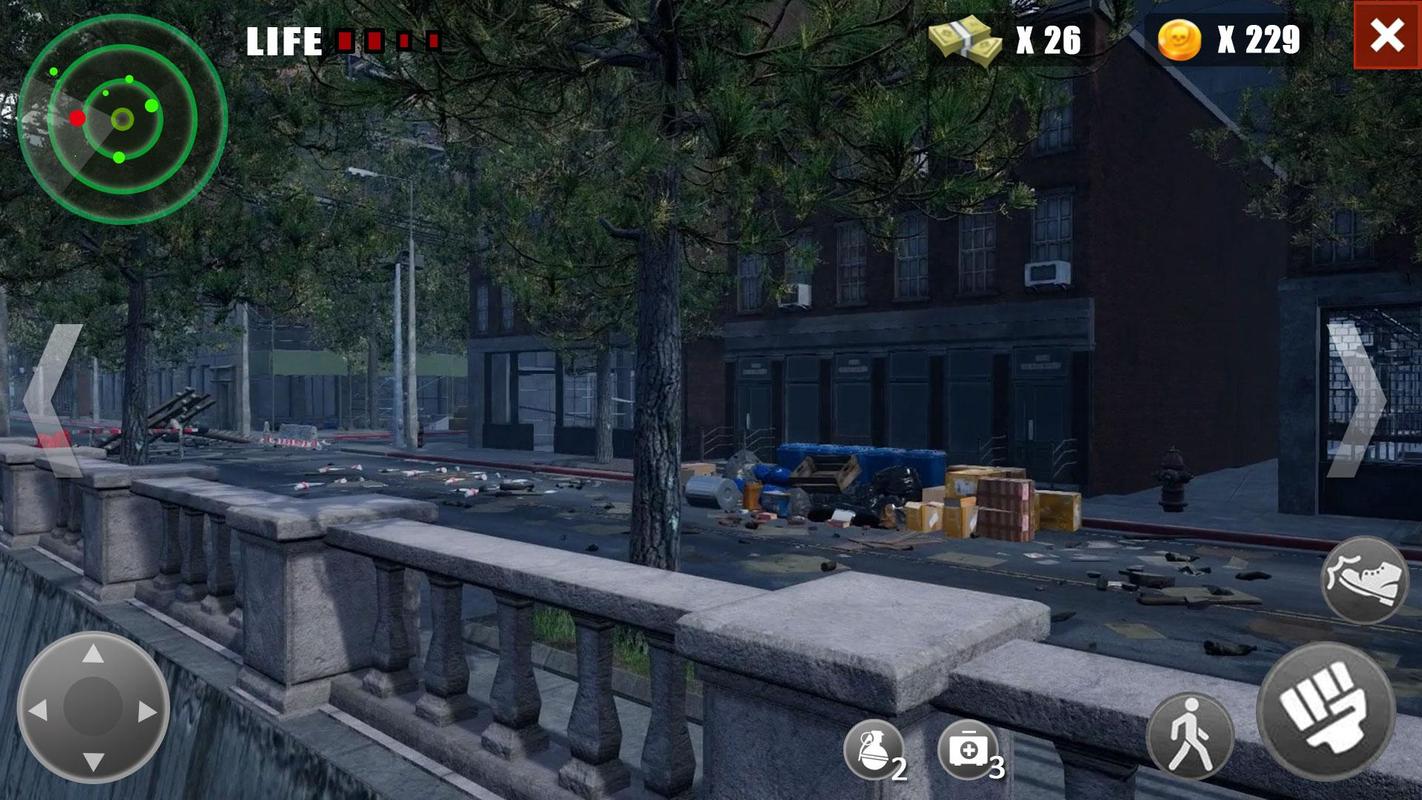
Task: Throw a grenade with the grenade icon
Action: coord(873,750)
